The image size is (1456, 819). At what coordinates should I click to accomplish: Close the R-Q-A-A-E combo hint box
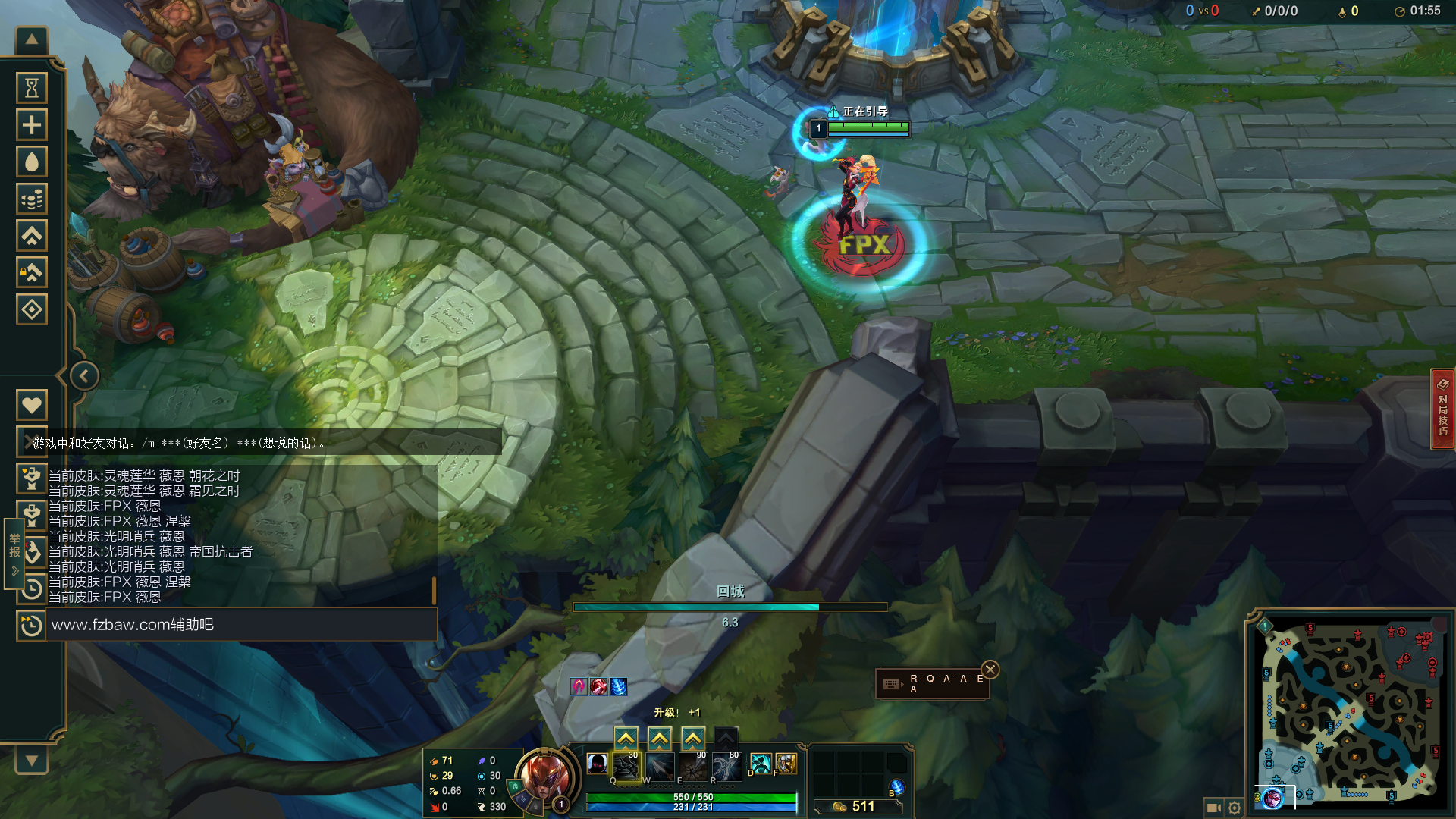(x=990, y=670)
